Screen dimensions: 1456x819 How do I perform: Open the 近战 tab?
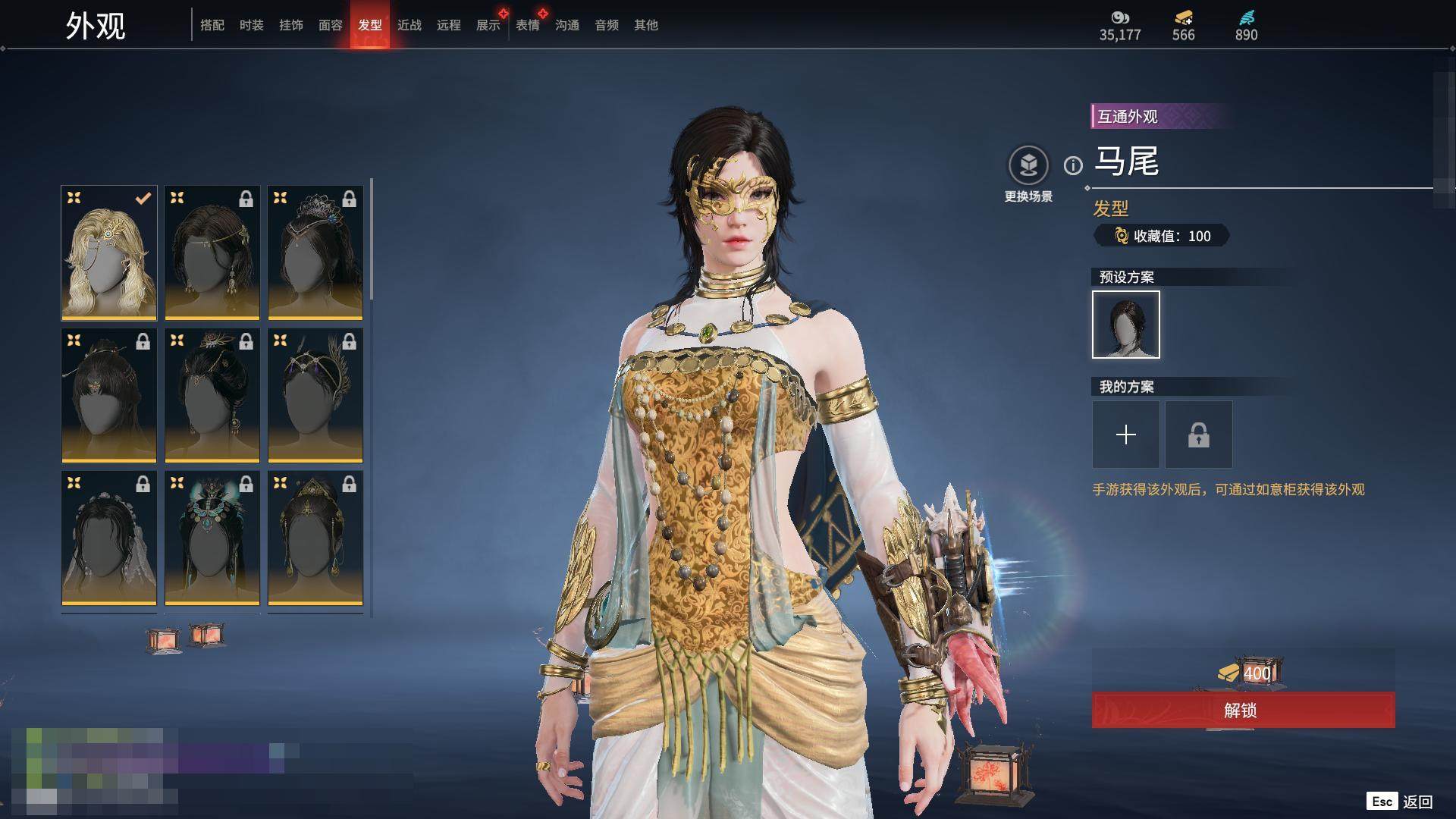pyautogui.click(x=409, y=25)
